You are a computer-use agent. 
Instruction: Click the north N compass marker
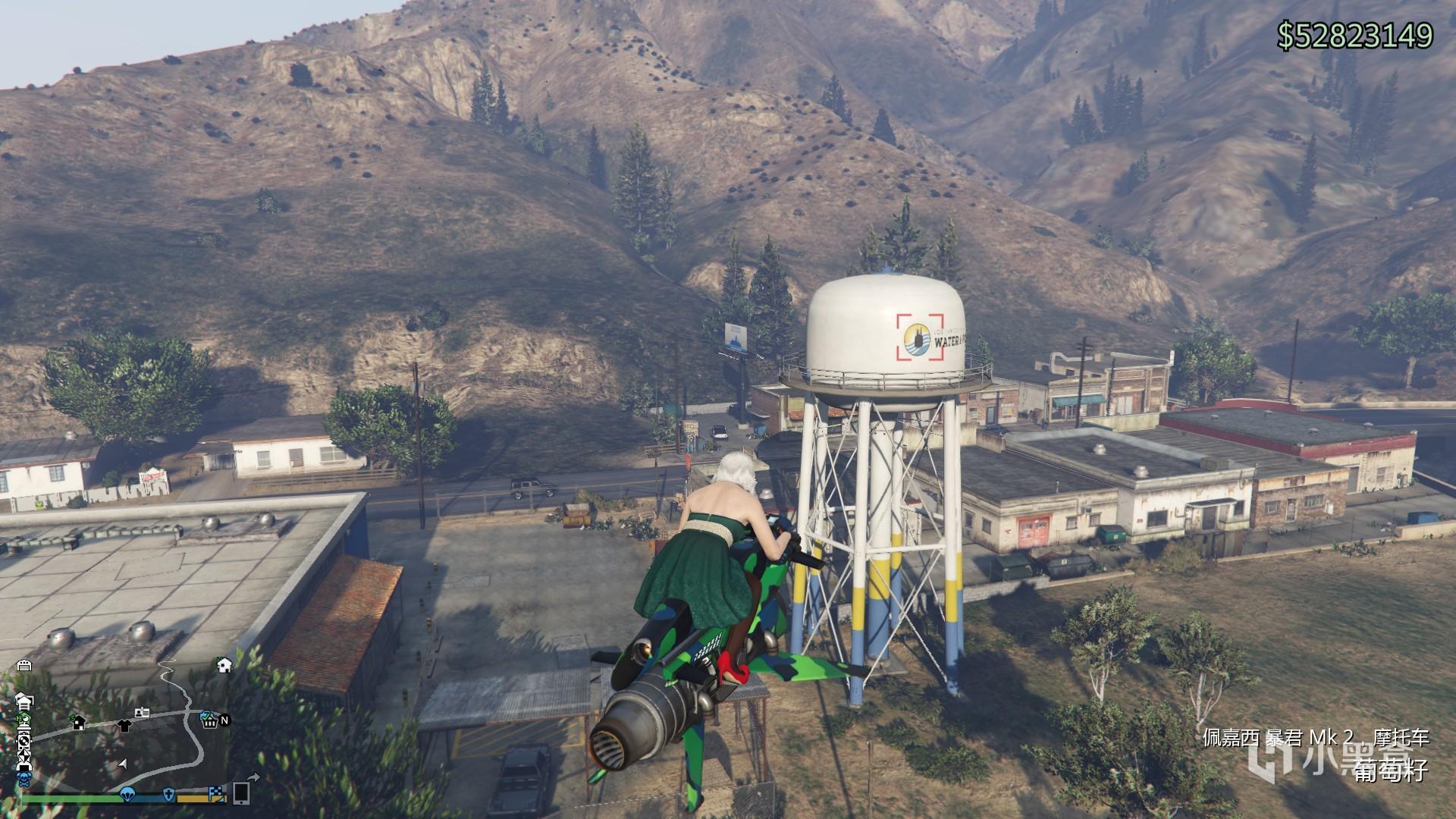[x=224, y=720]
